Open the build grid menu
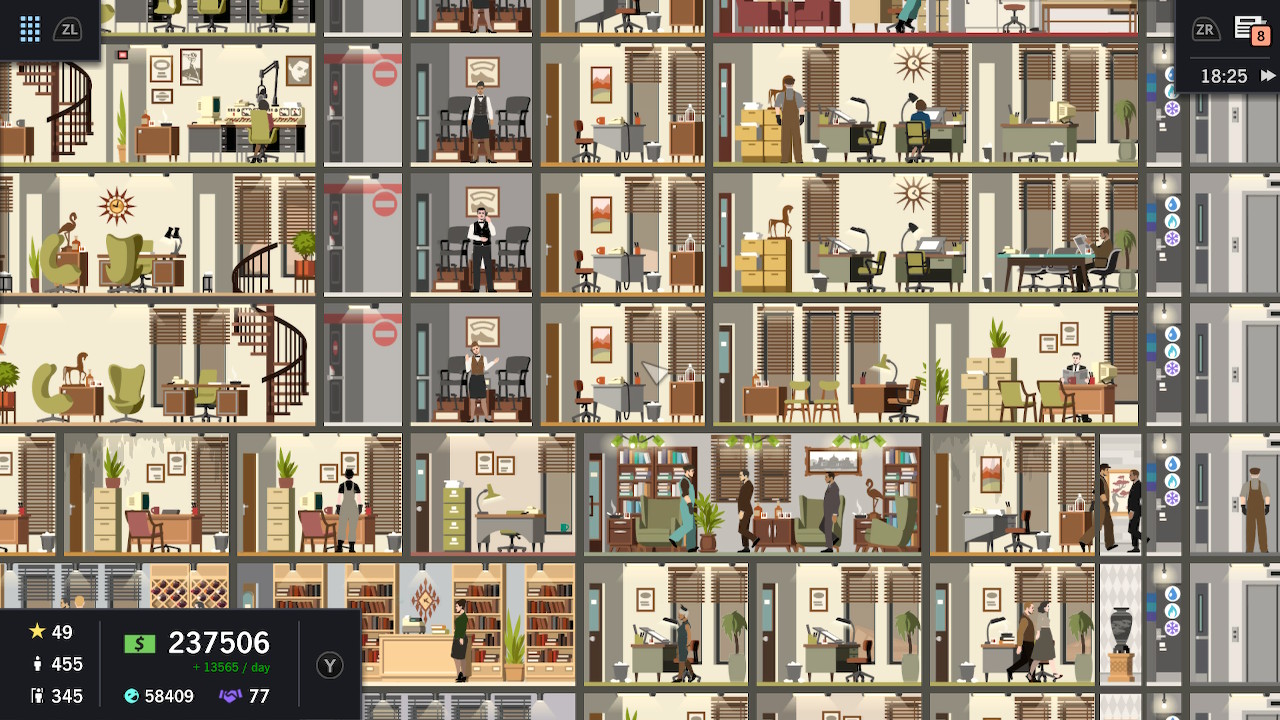Screen dimensions: 1280x720 [x=30, y=28]
